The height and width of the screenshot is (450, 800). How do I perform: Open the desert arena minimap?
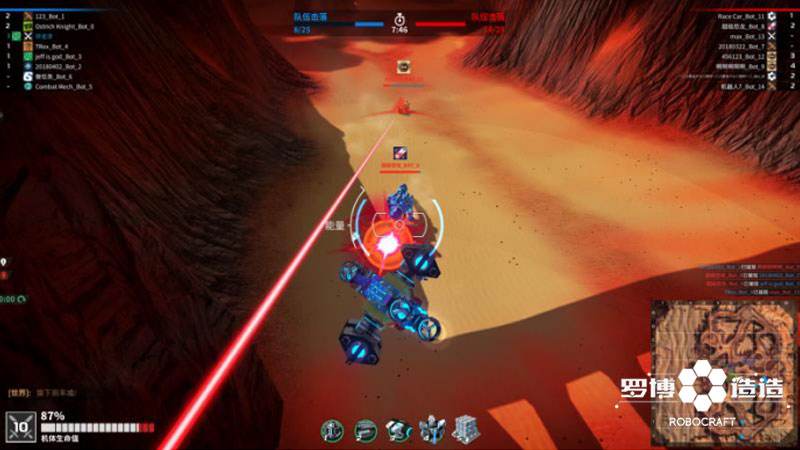[x=722, y=372]
